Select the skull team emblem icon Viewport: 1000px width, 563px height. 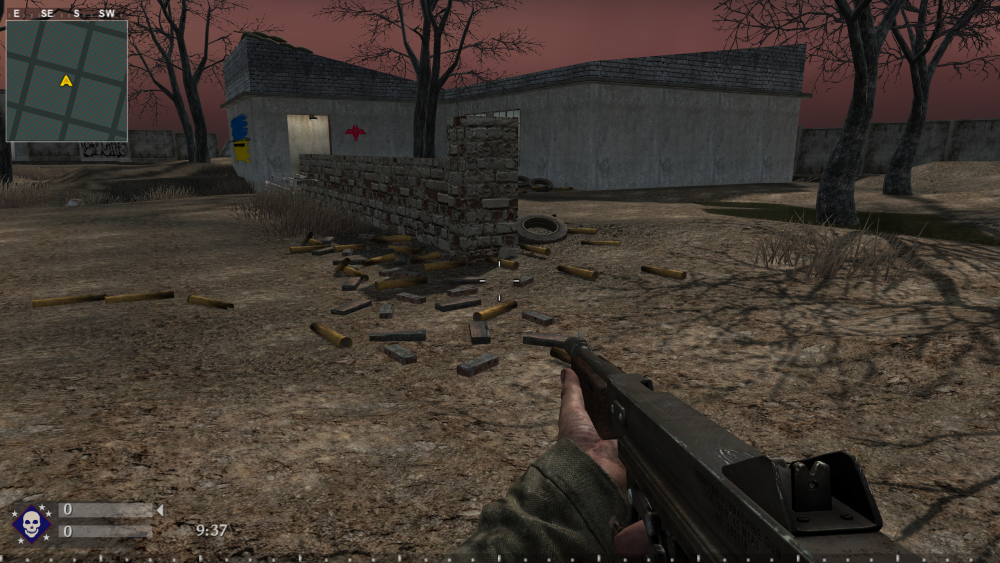31,522
